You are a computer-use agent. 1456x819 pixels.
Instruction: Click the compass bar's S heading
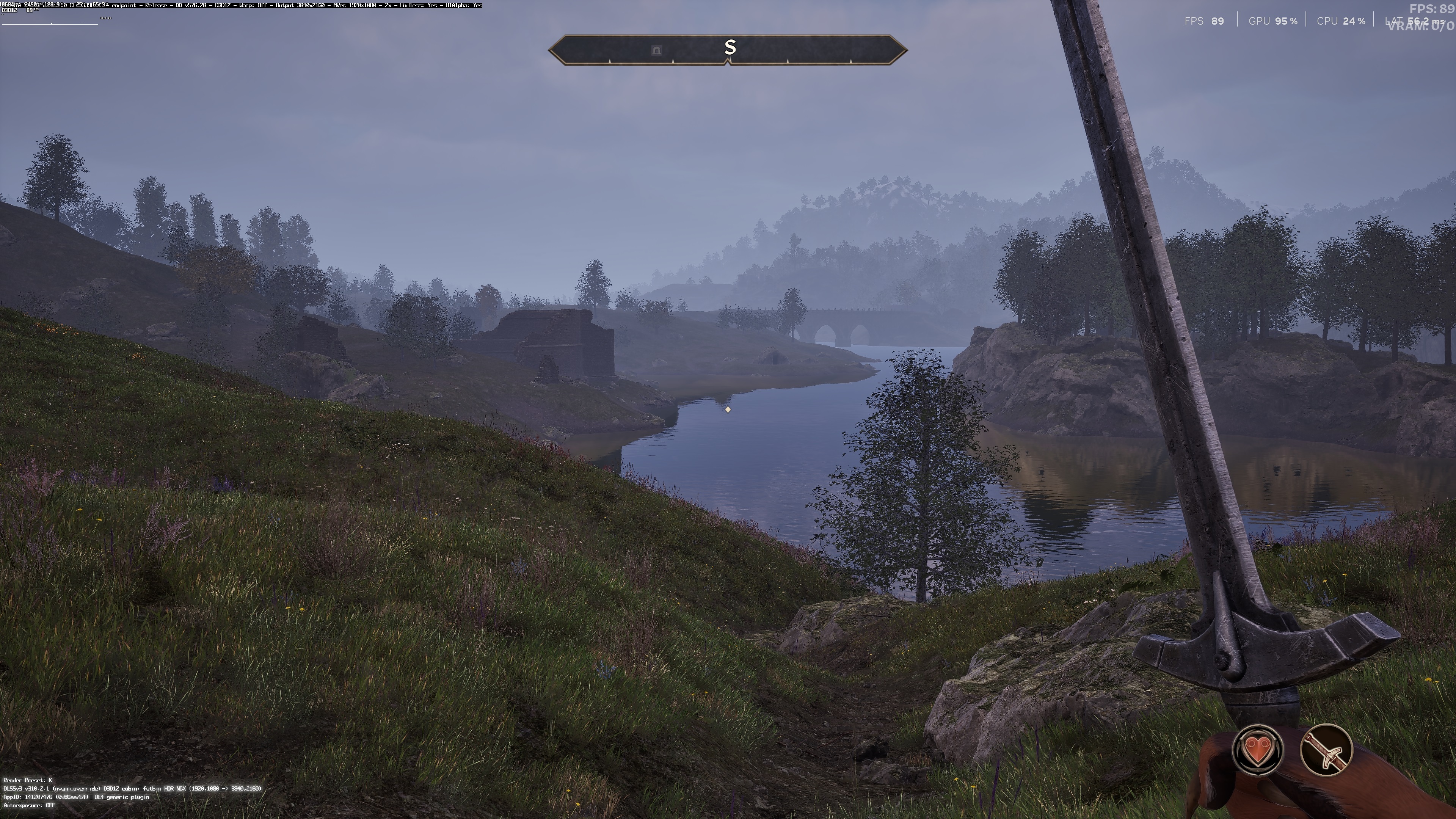coord(730,47)
